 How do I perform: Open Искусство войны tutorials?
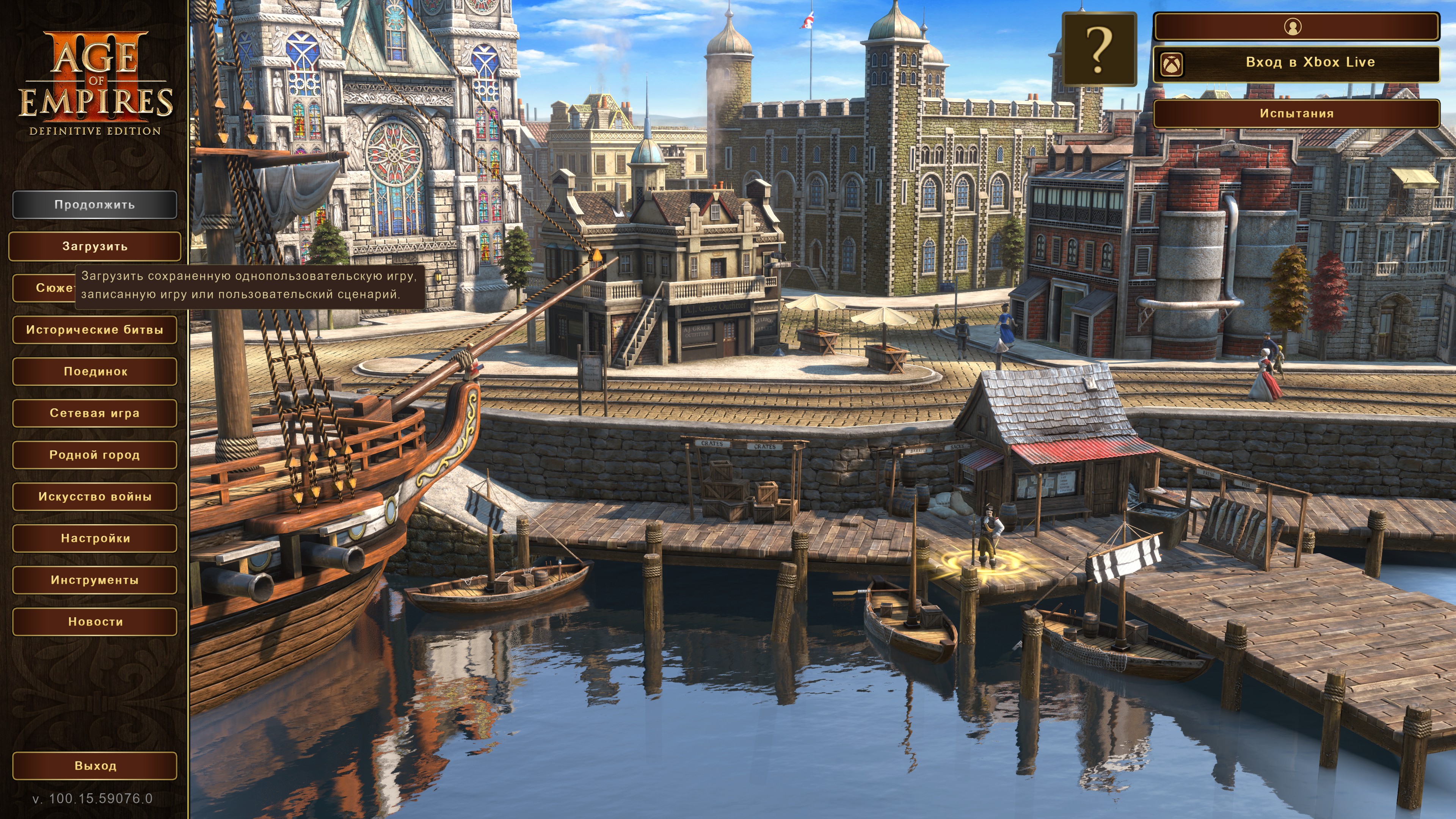click(x=94, y=497)
